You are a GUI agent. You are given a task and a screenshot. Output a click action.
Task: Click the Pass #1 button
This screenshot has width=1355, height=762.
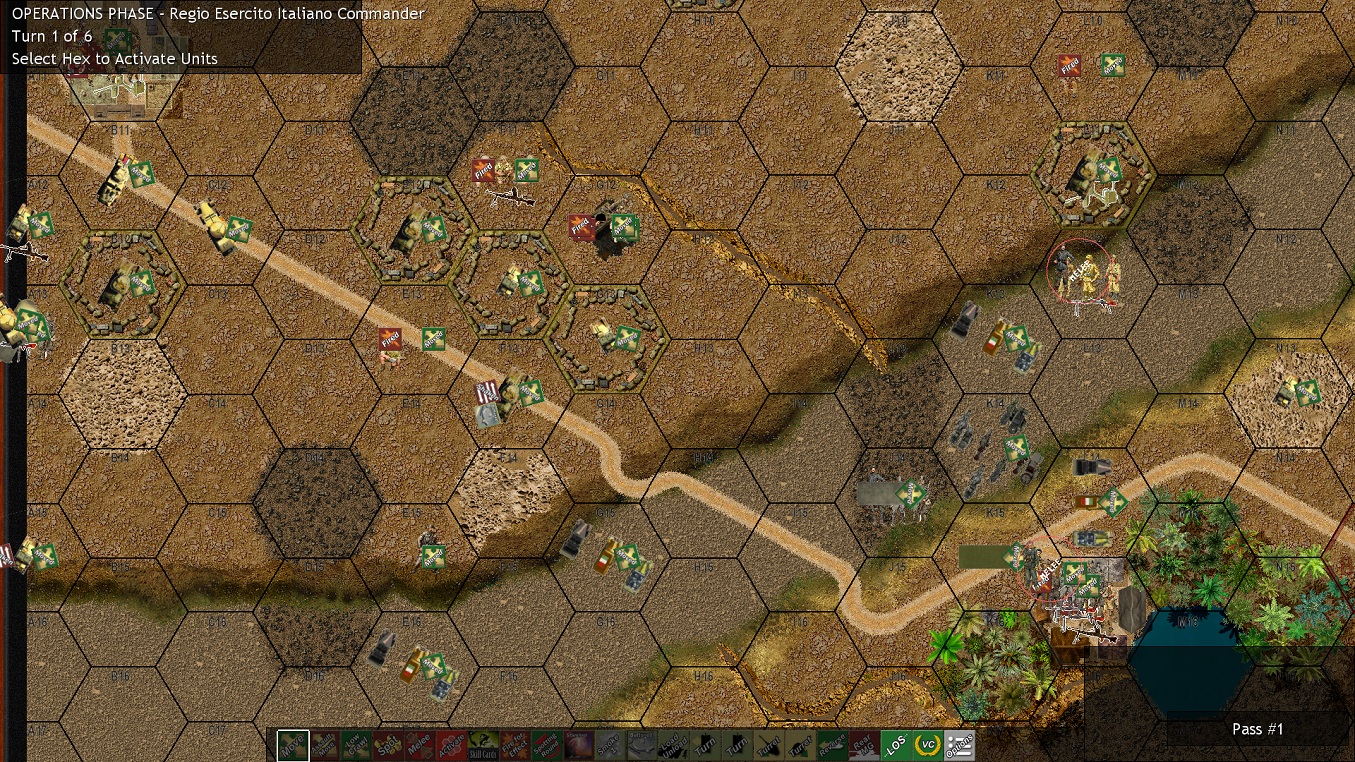(1257, 729)
